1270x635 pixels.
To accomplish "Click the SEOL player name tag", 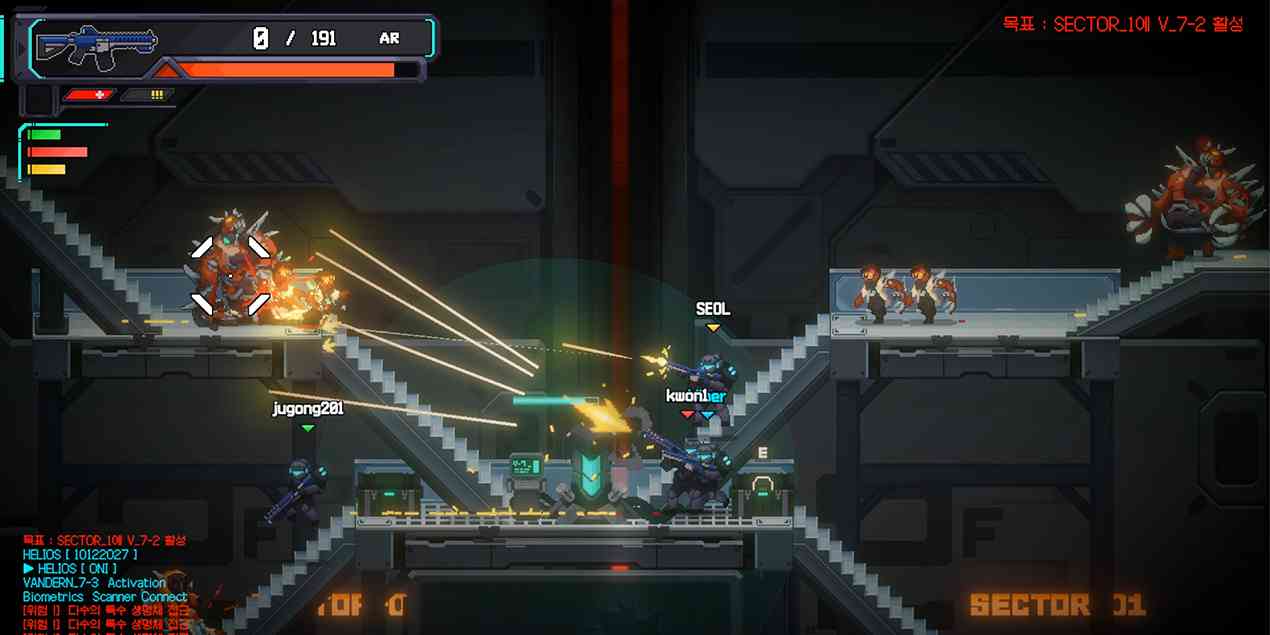I will click(x=713, y=310).
